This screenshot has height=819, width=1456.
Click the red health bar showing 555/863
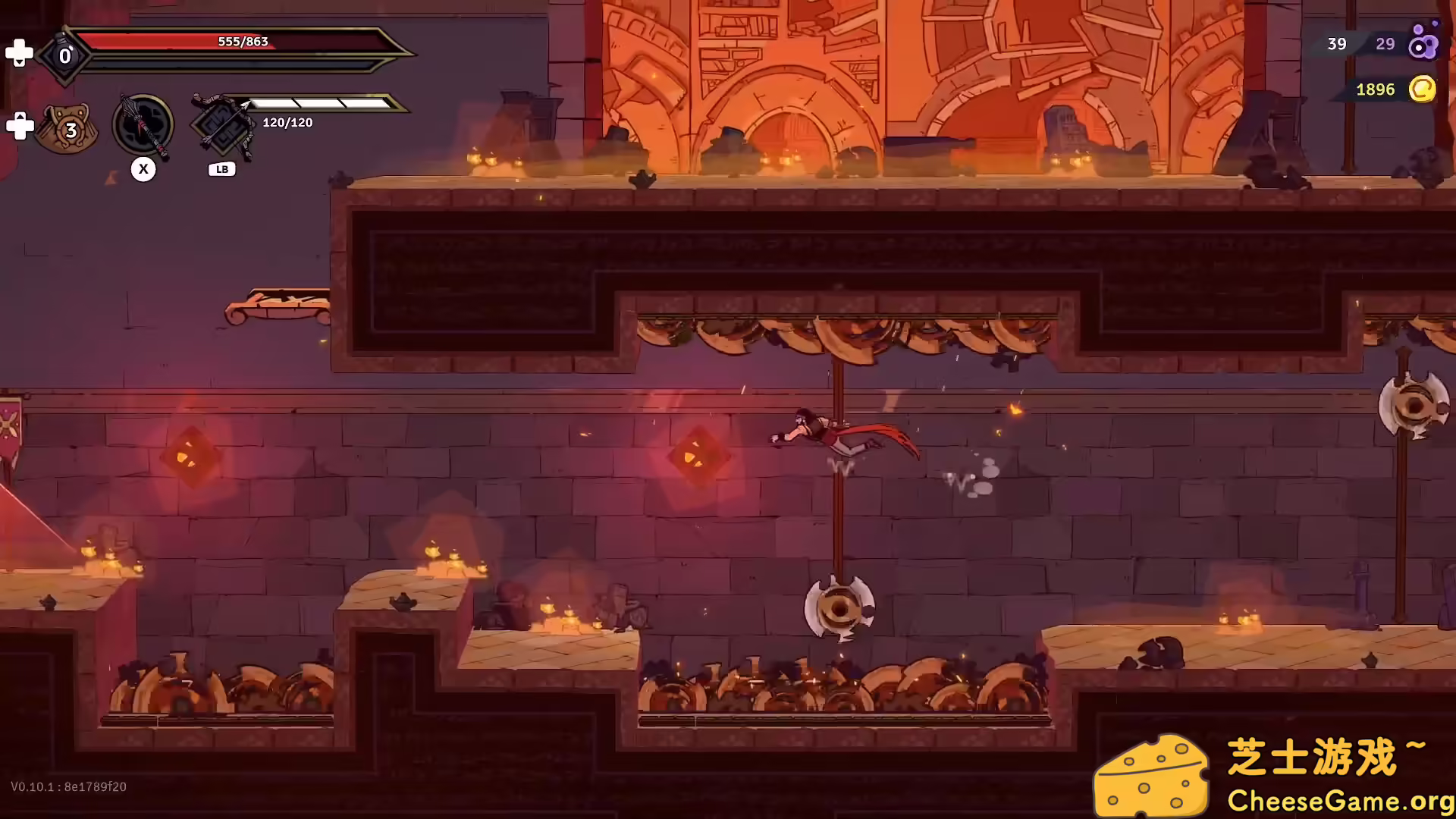coord(243,42)
